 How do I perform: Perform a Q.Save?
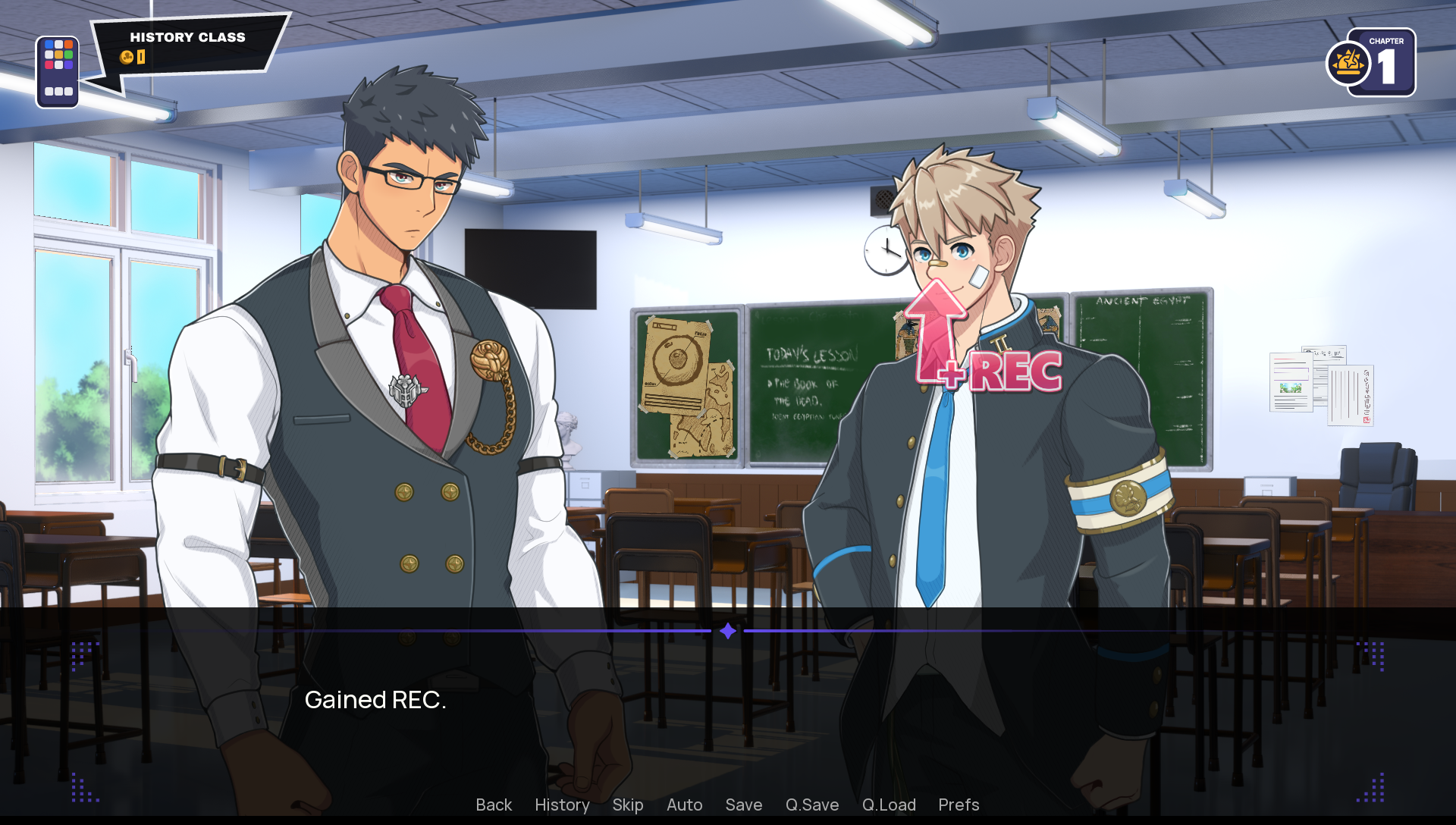tap(812, 805)
